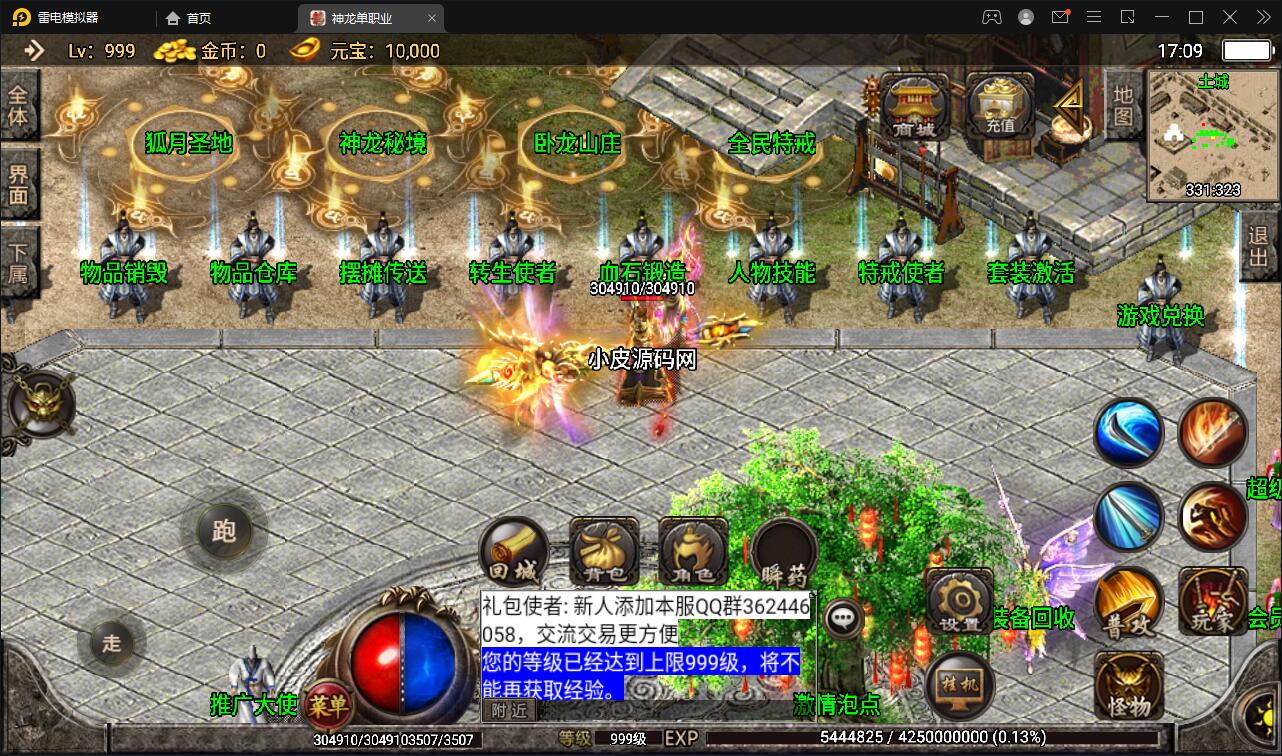Switch to 走 walk movement mode

[112, 645]
